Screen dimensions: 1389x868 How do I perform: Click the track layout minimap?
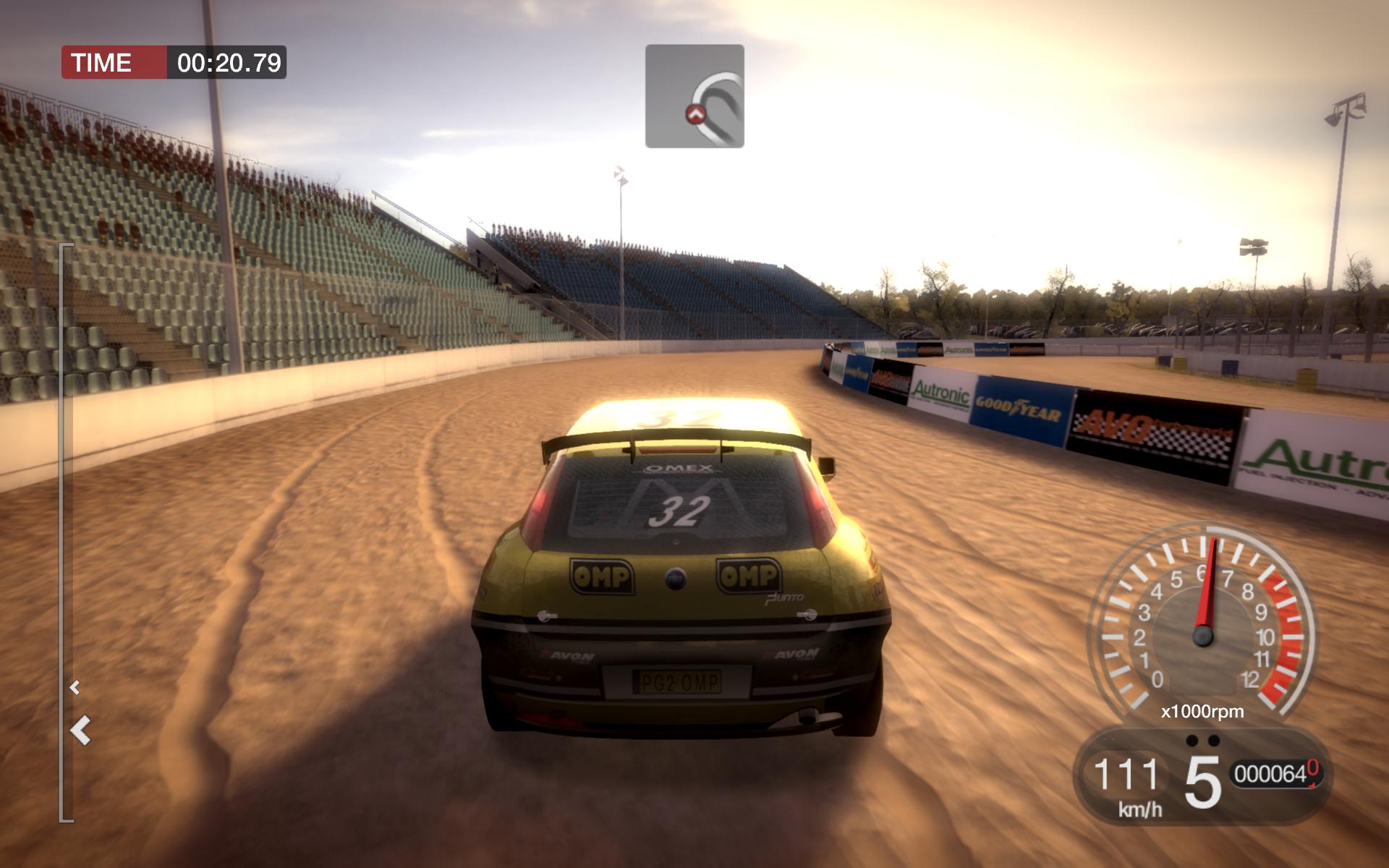pos(694,96)
